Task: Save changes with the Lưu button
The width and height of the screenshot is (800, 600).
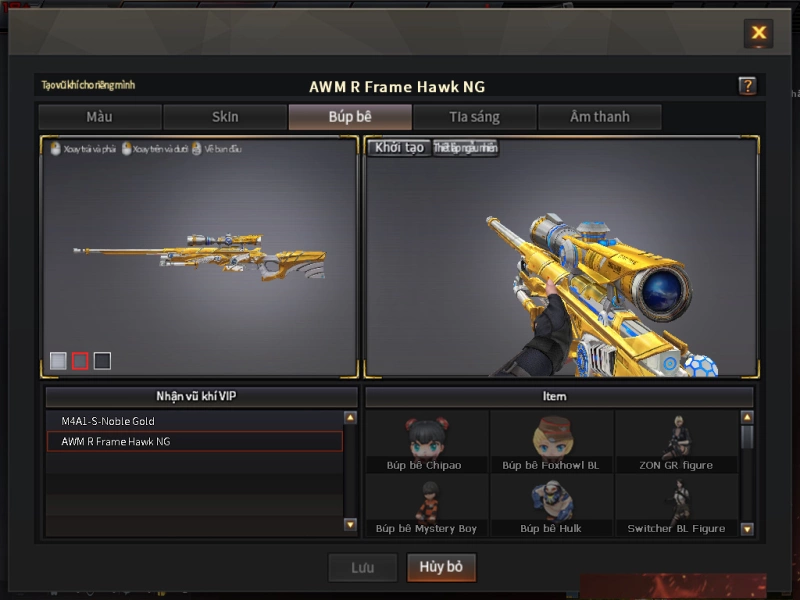Action: pos(362,567)
